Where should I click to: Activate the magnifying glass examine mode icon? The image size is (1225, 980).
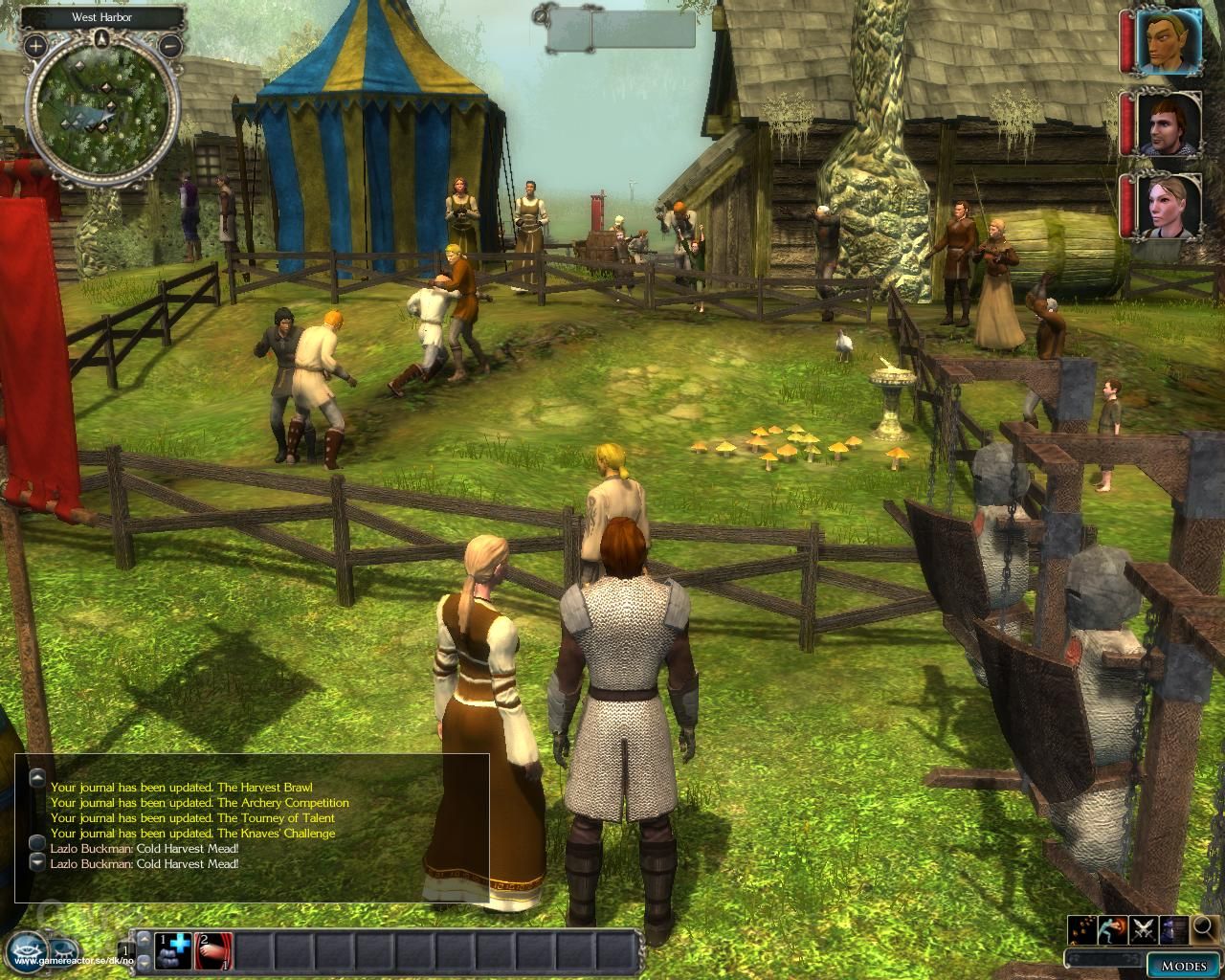1202,930
